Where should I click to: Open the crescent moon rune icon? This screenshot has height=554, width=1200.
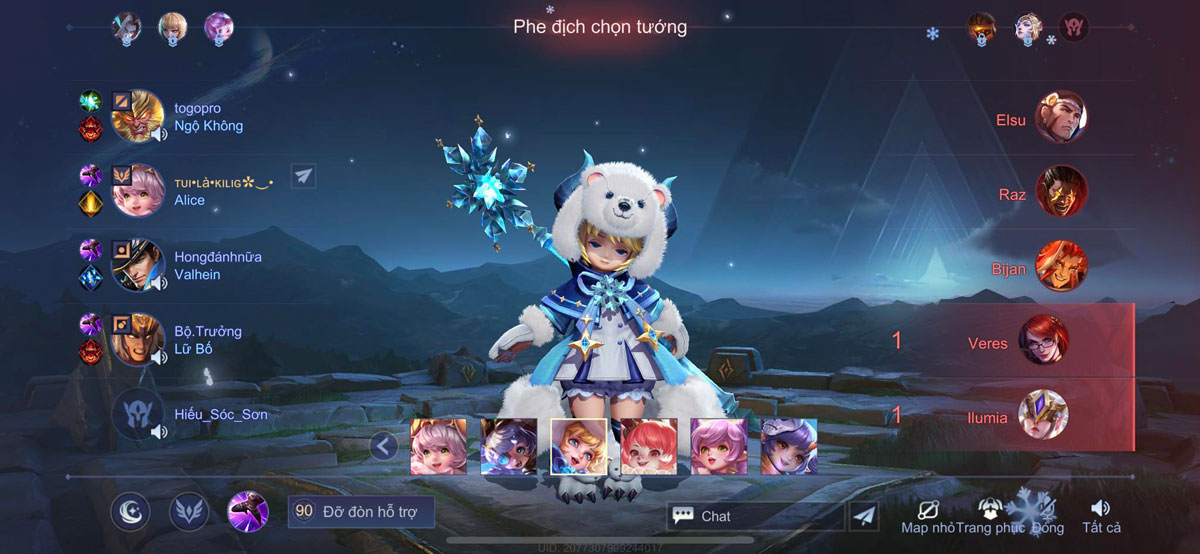(x=130, y=512)
